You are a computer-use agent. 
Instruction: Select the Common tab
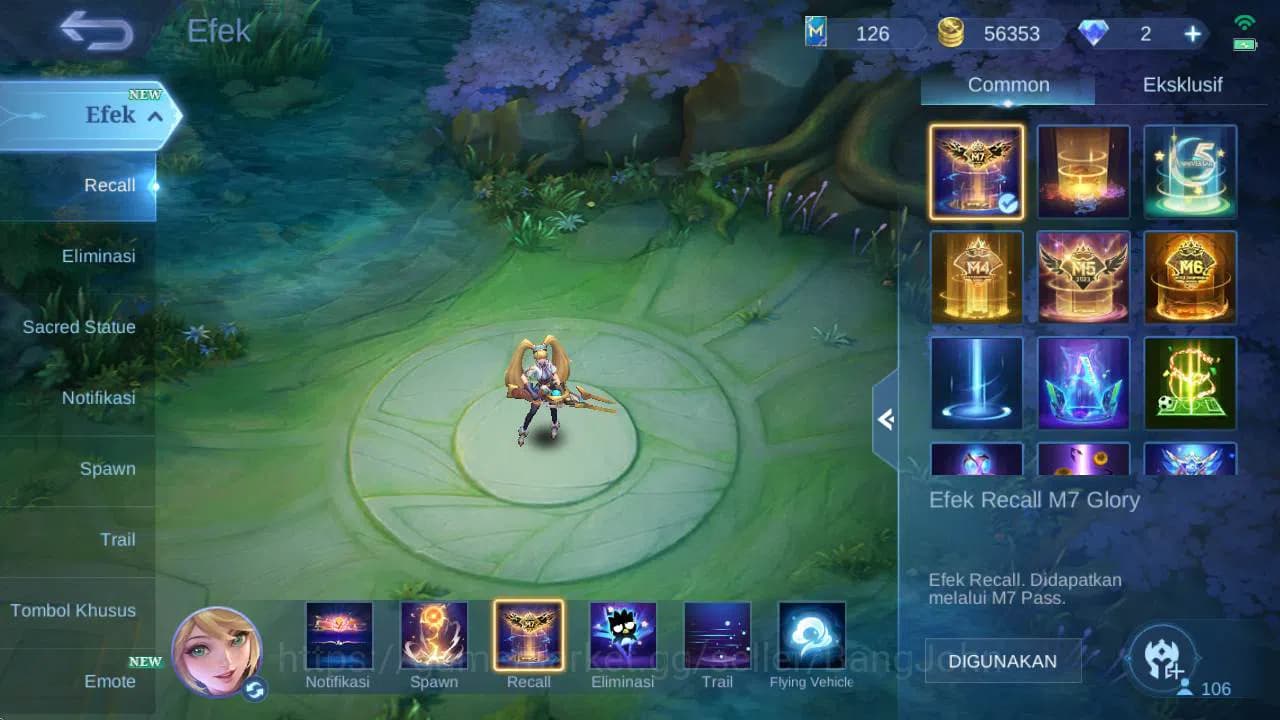click(1007, 85)
